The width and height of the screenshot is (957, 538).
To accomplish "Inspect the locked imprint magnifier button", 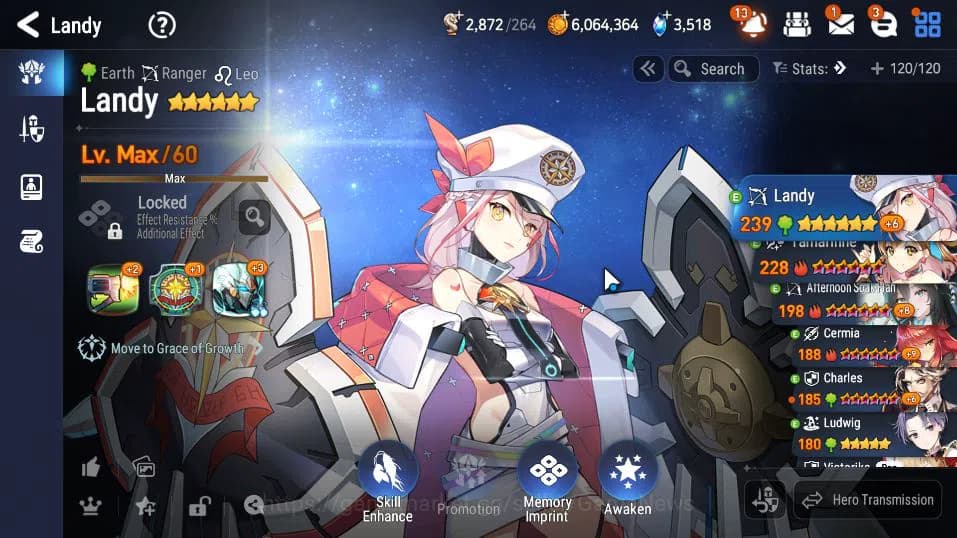I will coord(254,216).
